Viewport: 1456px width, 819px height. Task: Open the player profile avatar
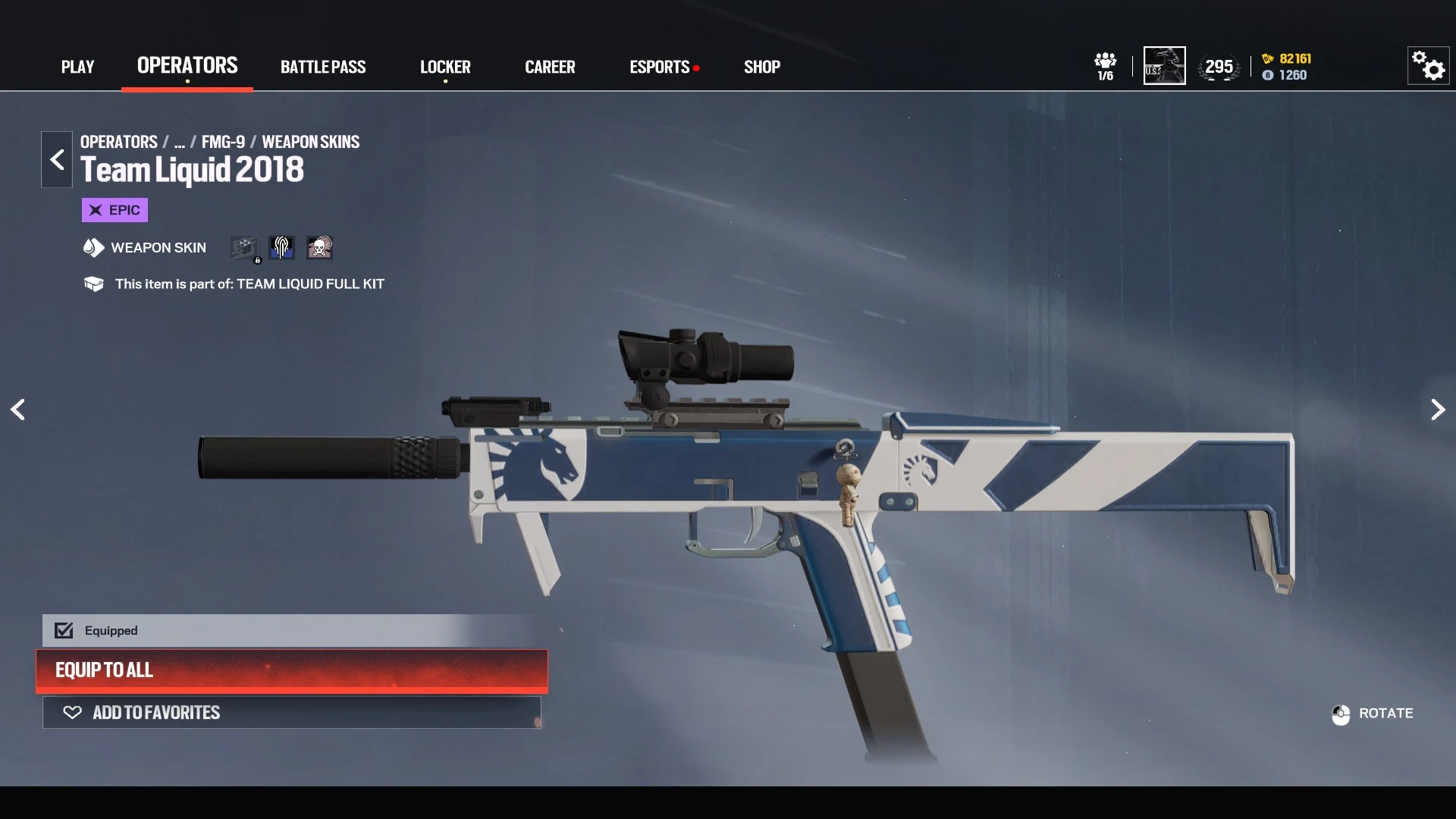pos(1164,66)
